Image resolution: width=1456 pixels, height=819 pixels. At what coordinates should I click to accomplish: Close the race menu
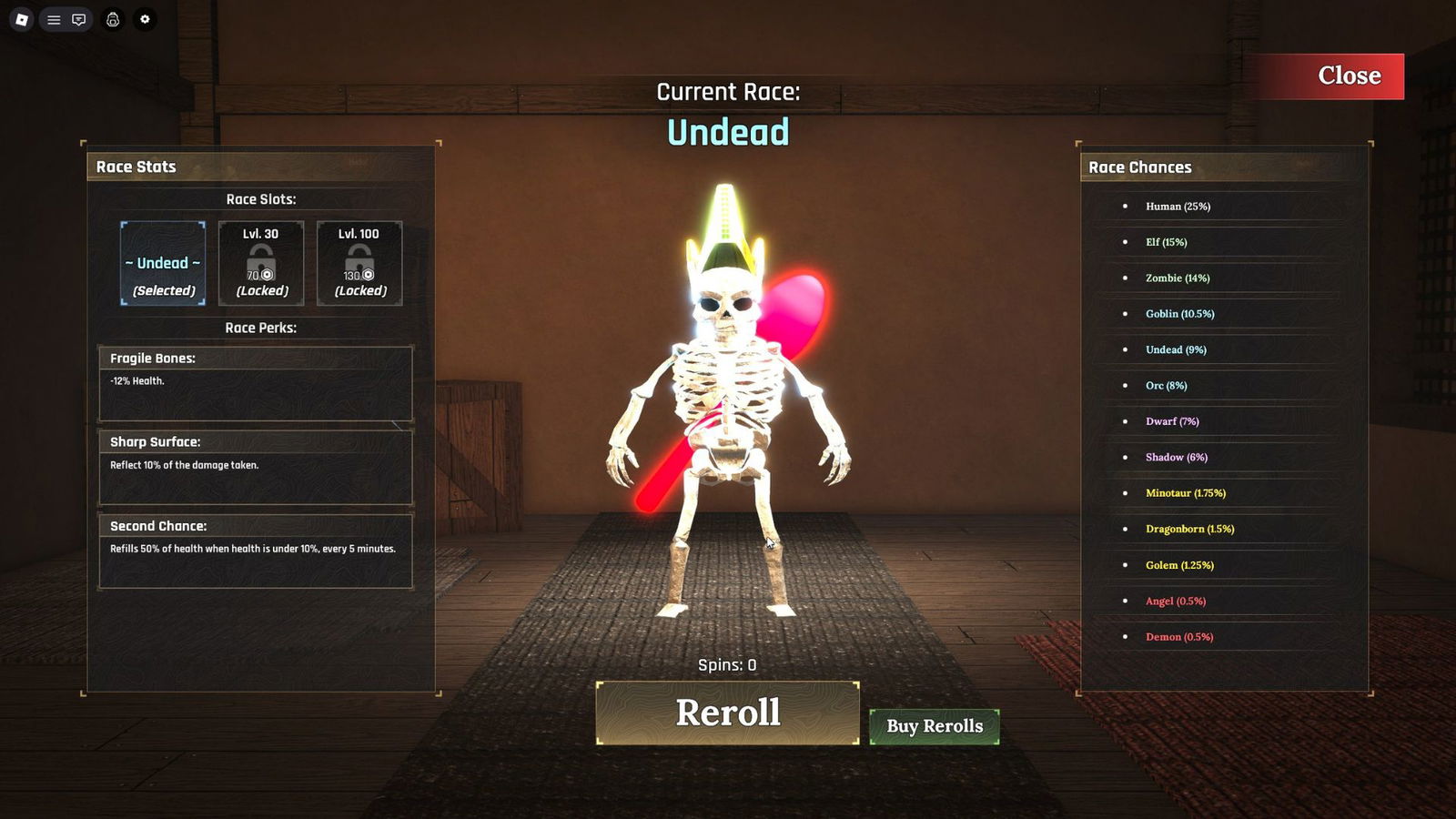(1348, 76)
